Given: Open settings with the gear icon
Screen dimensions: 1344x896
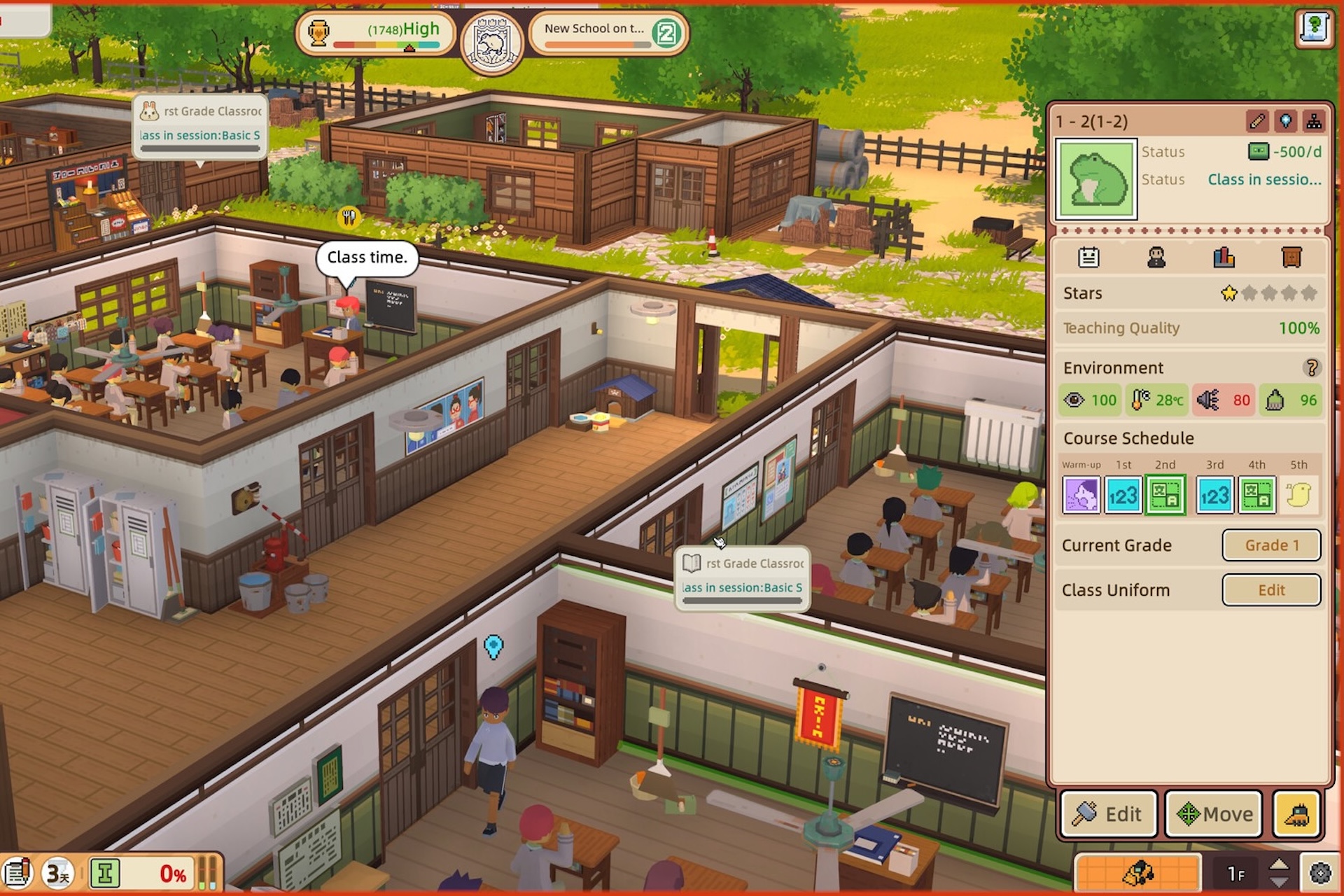Looking at the screenshot, I should click(x=1320, y=874).
